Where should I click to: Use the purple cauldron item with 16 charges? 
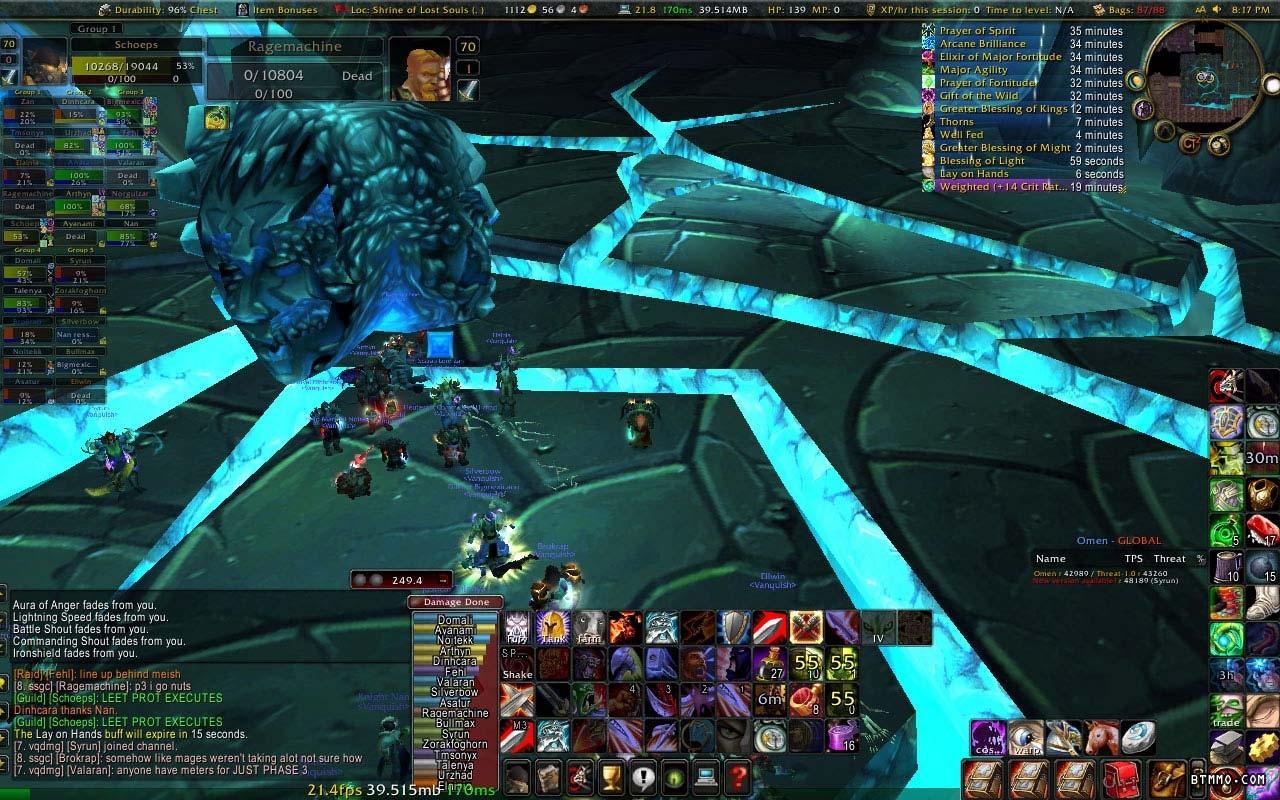point(842,736)
